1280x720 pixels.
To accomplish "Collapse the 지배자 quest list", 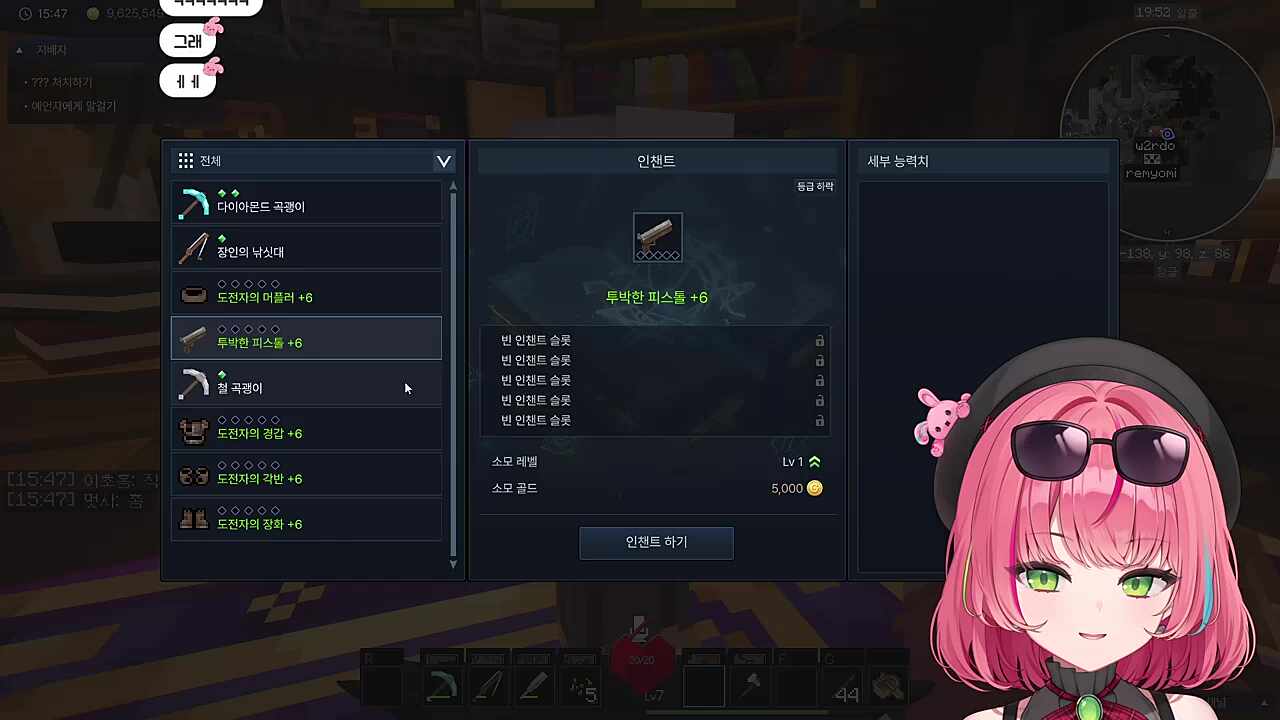I will [x=19, y=49].
